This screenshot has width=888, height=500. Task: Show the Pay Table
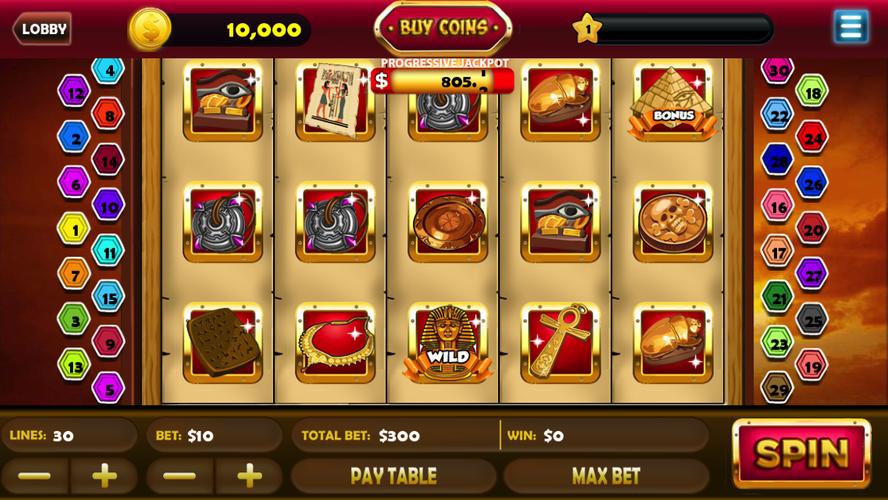coord(393,475)
